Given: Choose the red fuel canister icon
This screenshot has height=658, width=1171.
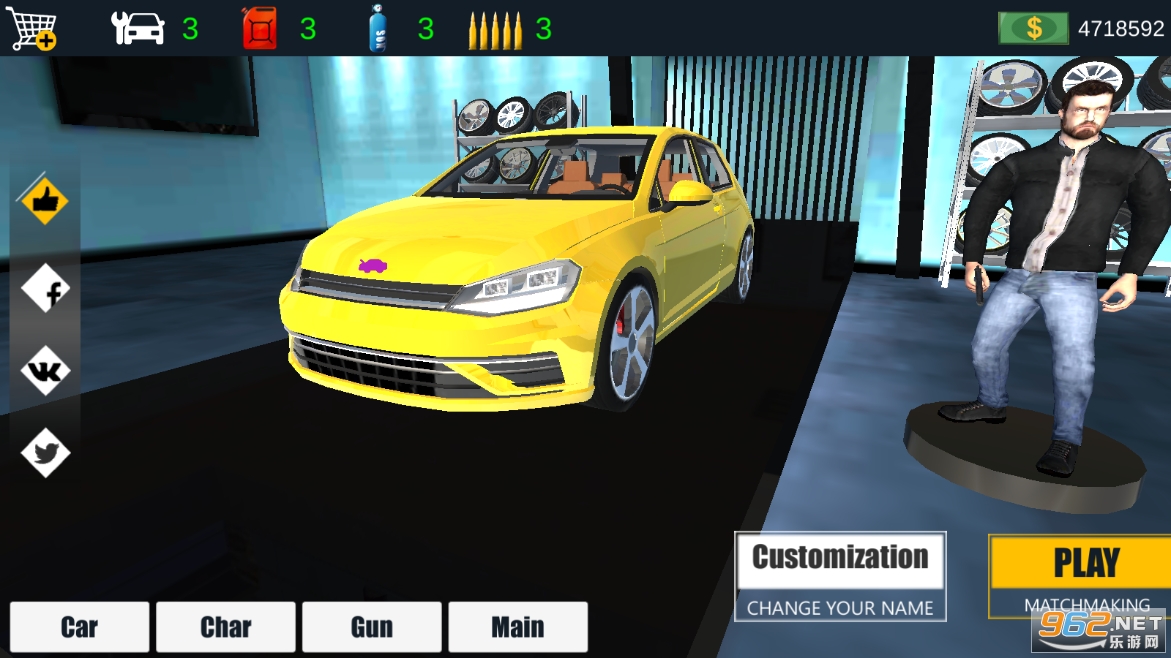Looking at the screenshot, I should [x=259, y=28].
